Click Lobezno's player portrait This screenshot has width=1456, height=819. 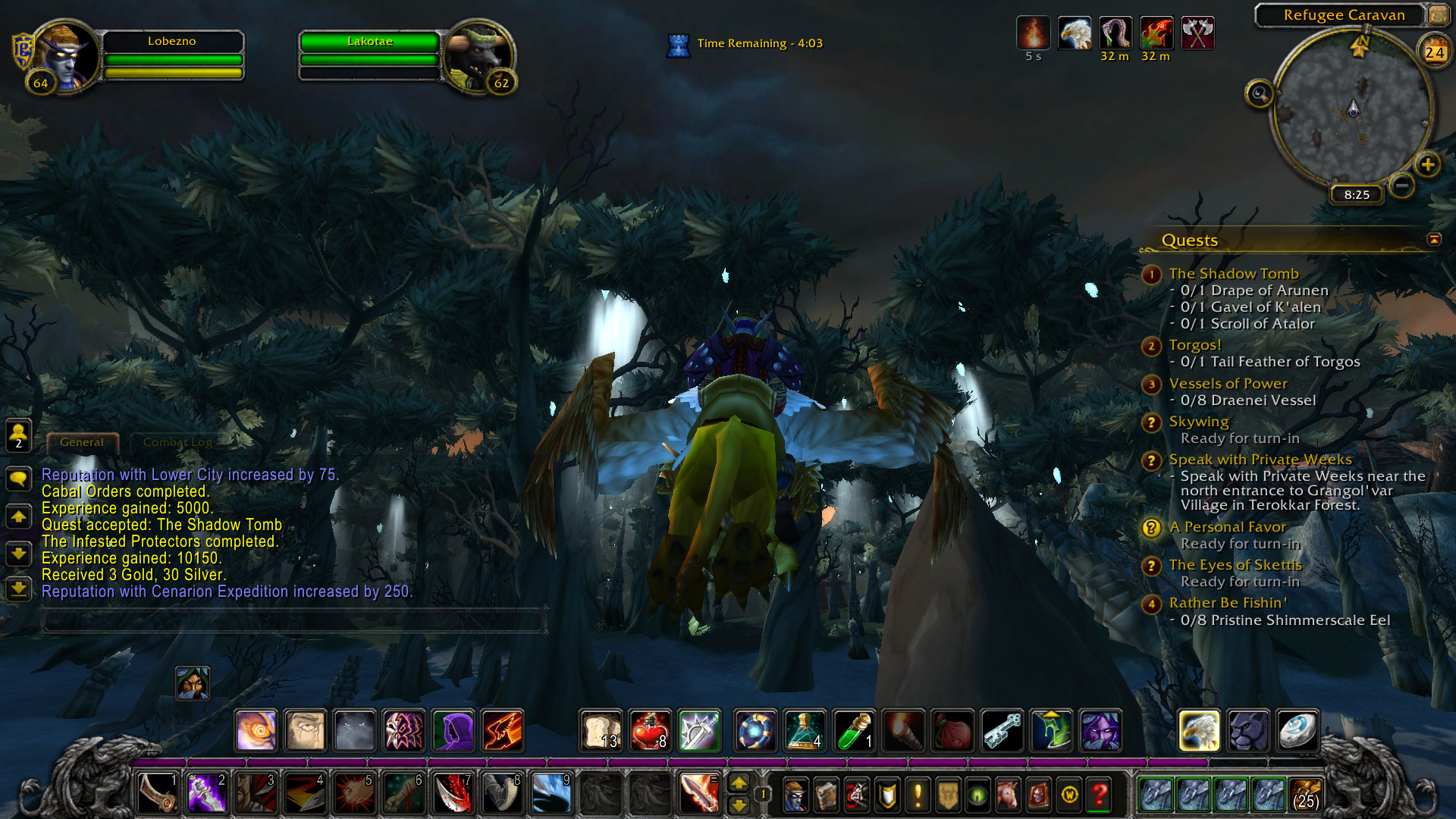coord(68,55)
